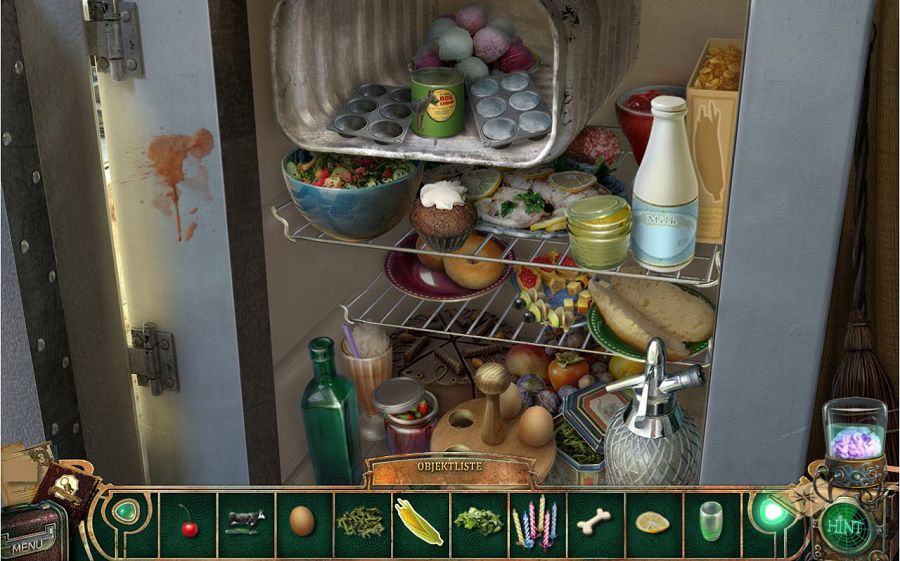
Task: Select the dried green herbs slot
Action: pos(360,522)
